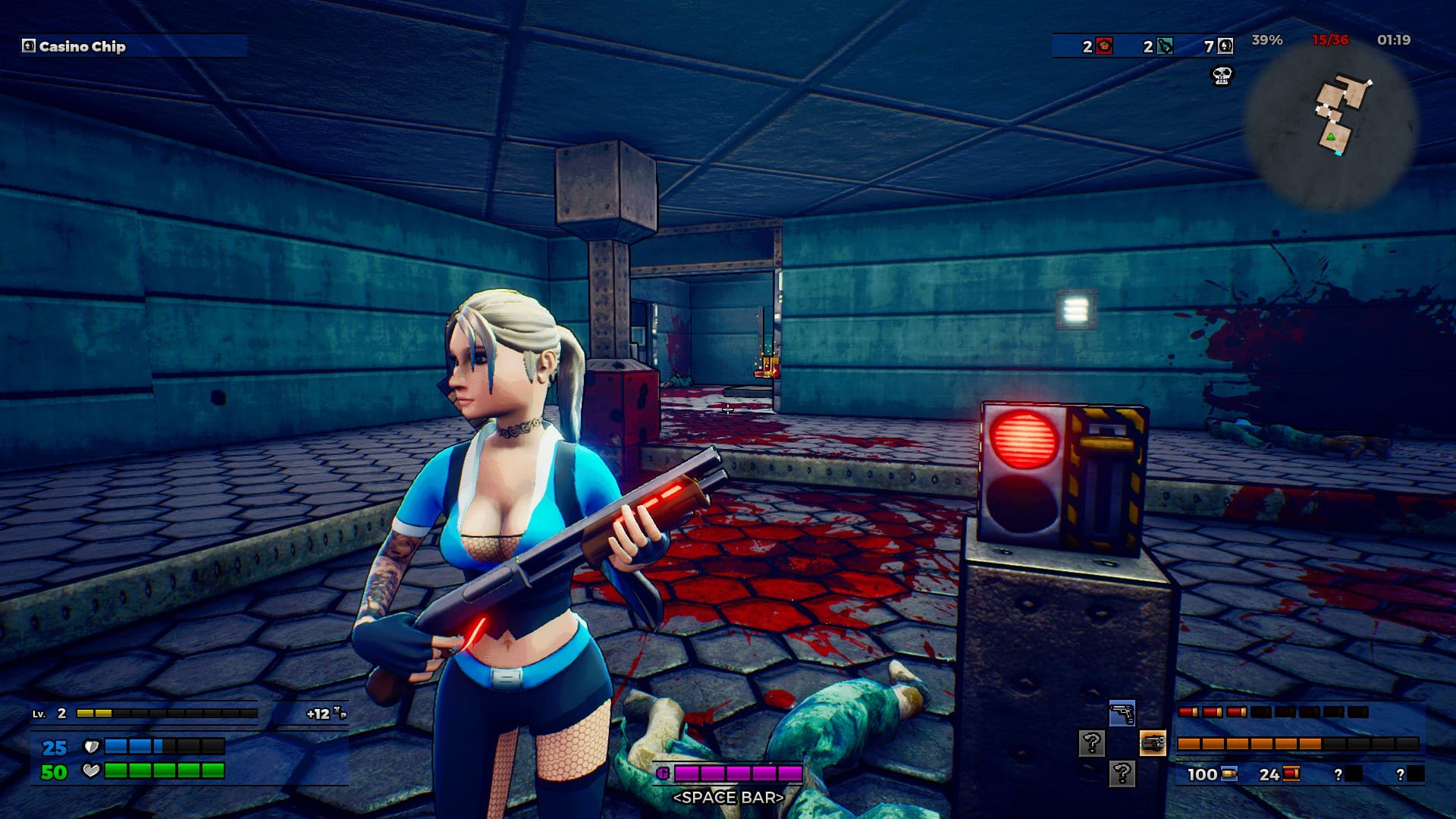
Task: Click the red shotgun shell ammo icon
Action: click(1291, 774)
